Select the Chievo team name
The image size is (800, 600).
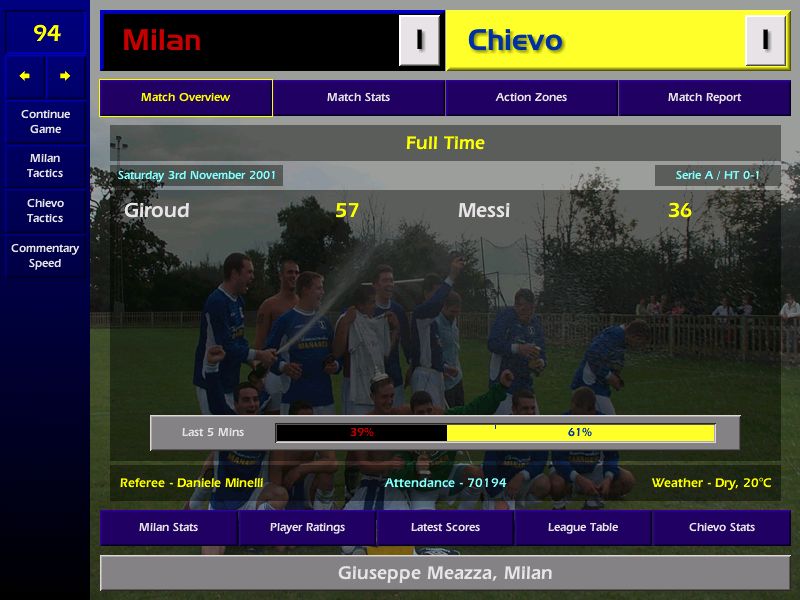[515, 40]
